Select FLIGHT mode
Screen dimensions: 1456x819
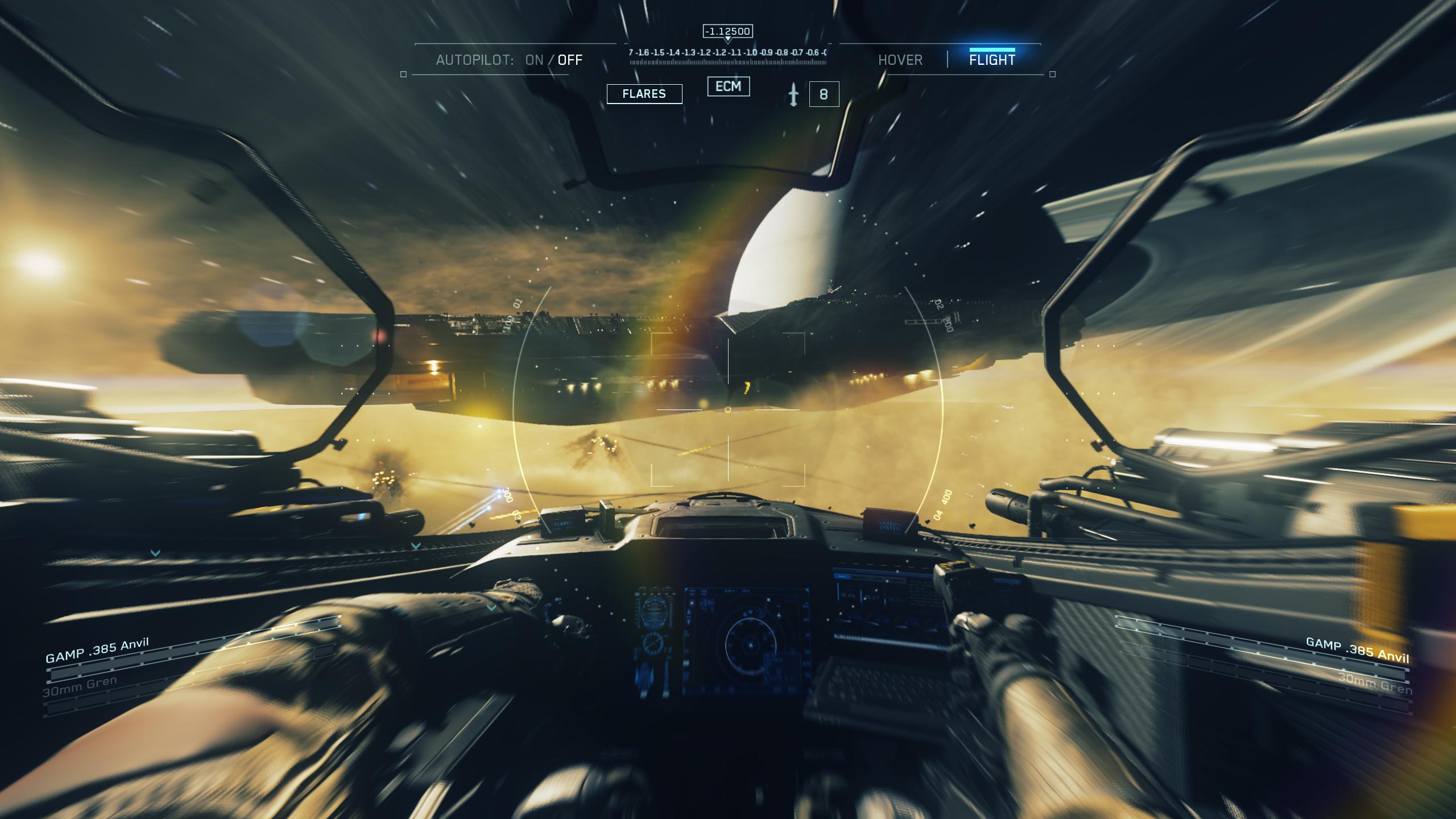pos(992,60)
